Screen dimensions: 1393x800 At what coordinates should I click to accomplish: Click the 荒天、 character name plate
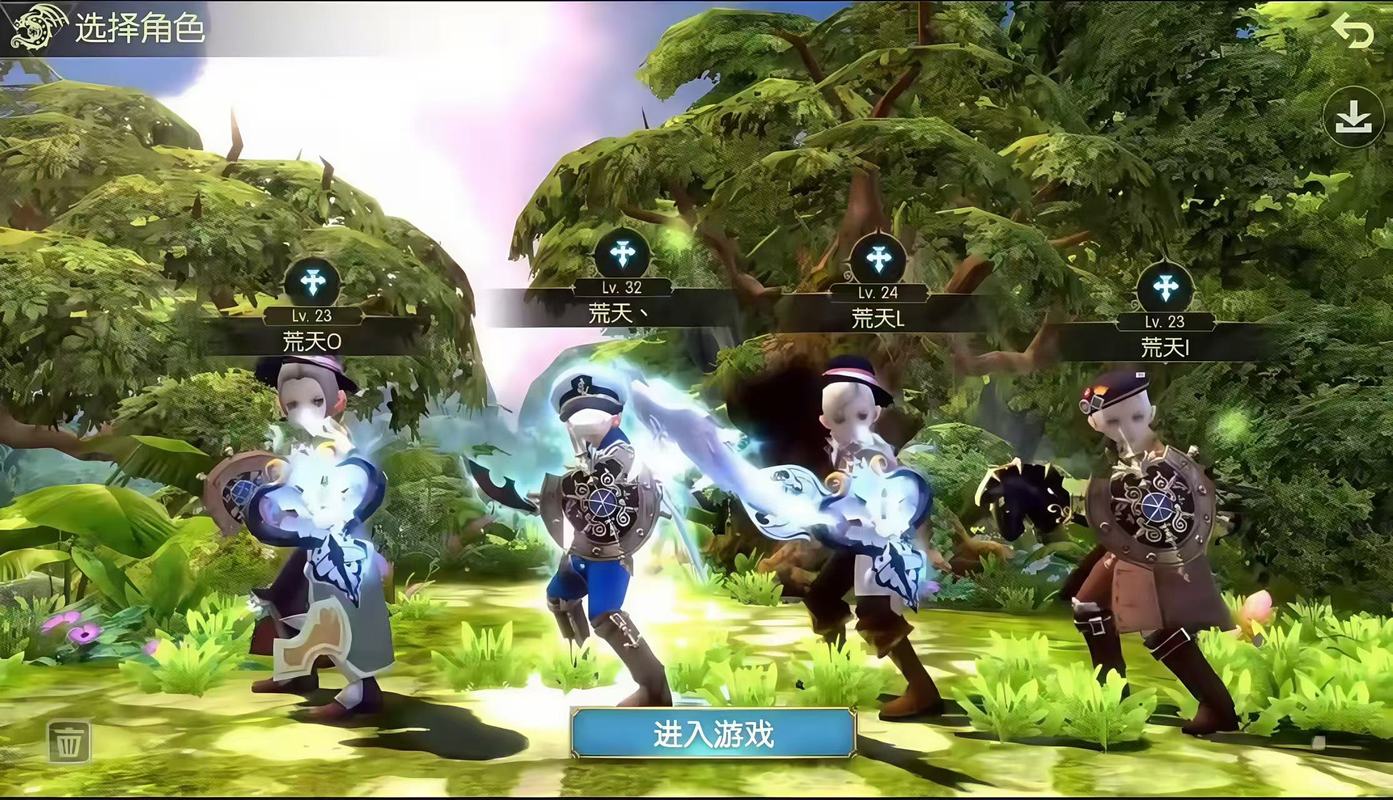pos(617,312)
